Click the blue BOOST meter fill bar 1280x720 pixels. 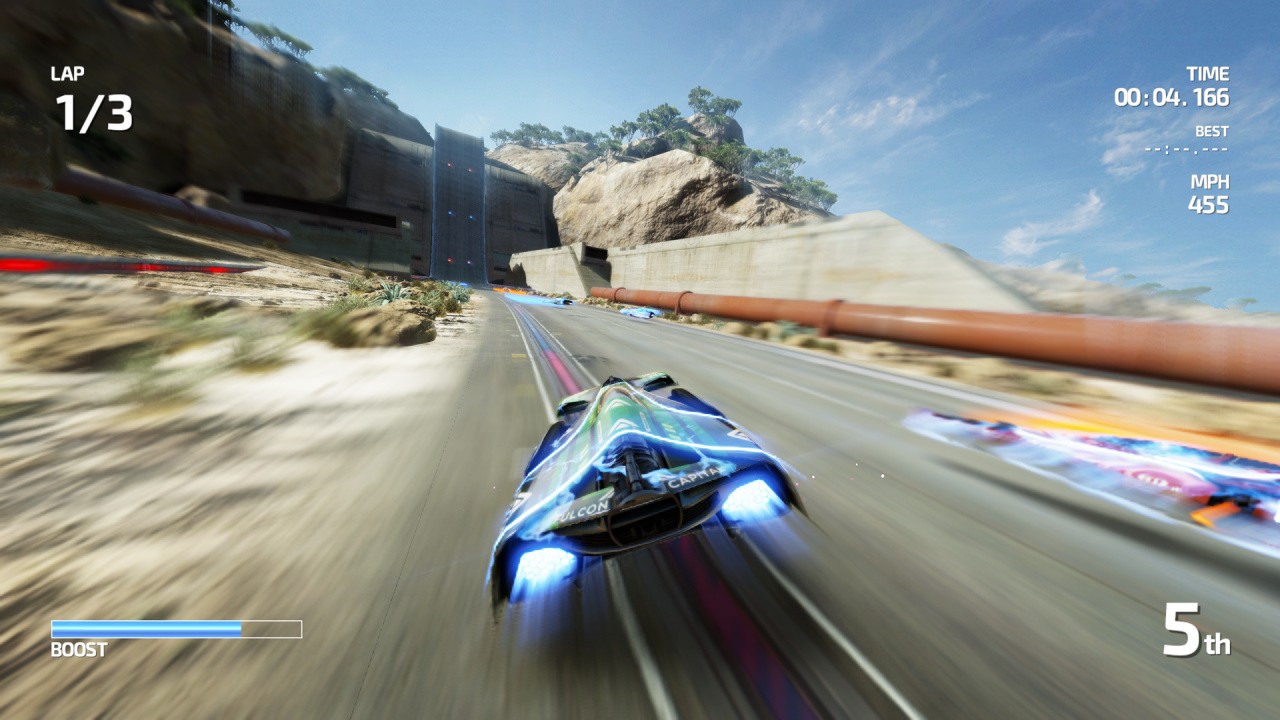(145, 628)
